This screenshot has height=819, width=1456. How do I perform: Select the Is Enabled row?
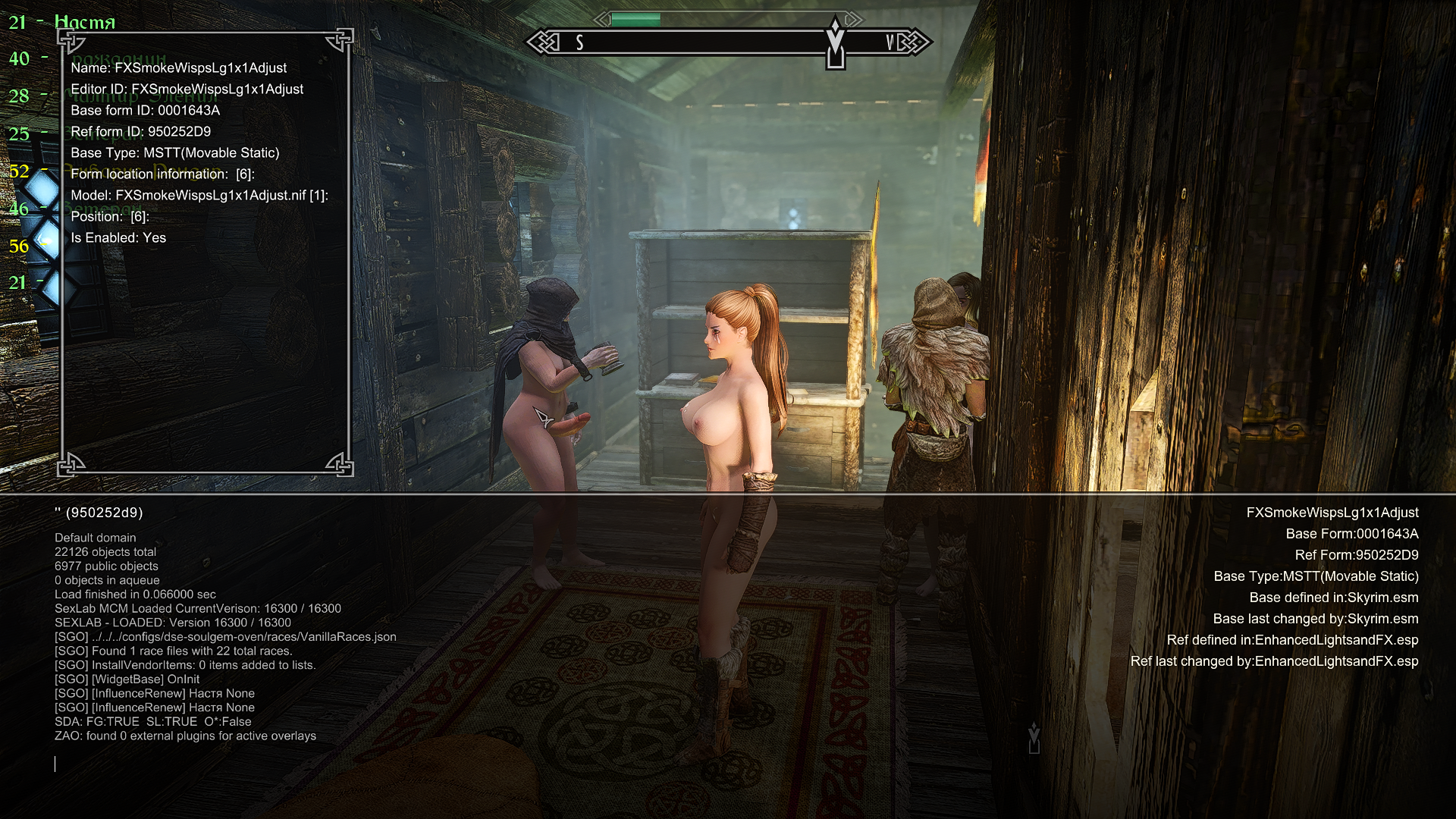118,238
